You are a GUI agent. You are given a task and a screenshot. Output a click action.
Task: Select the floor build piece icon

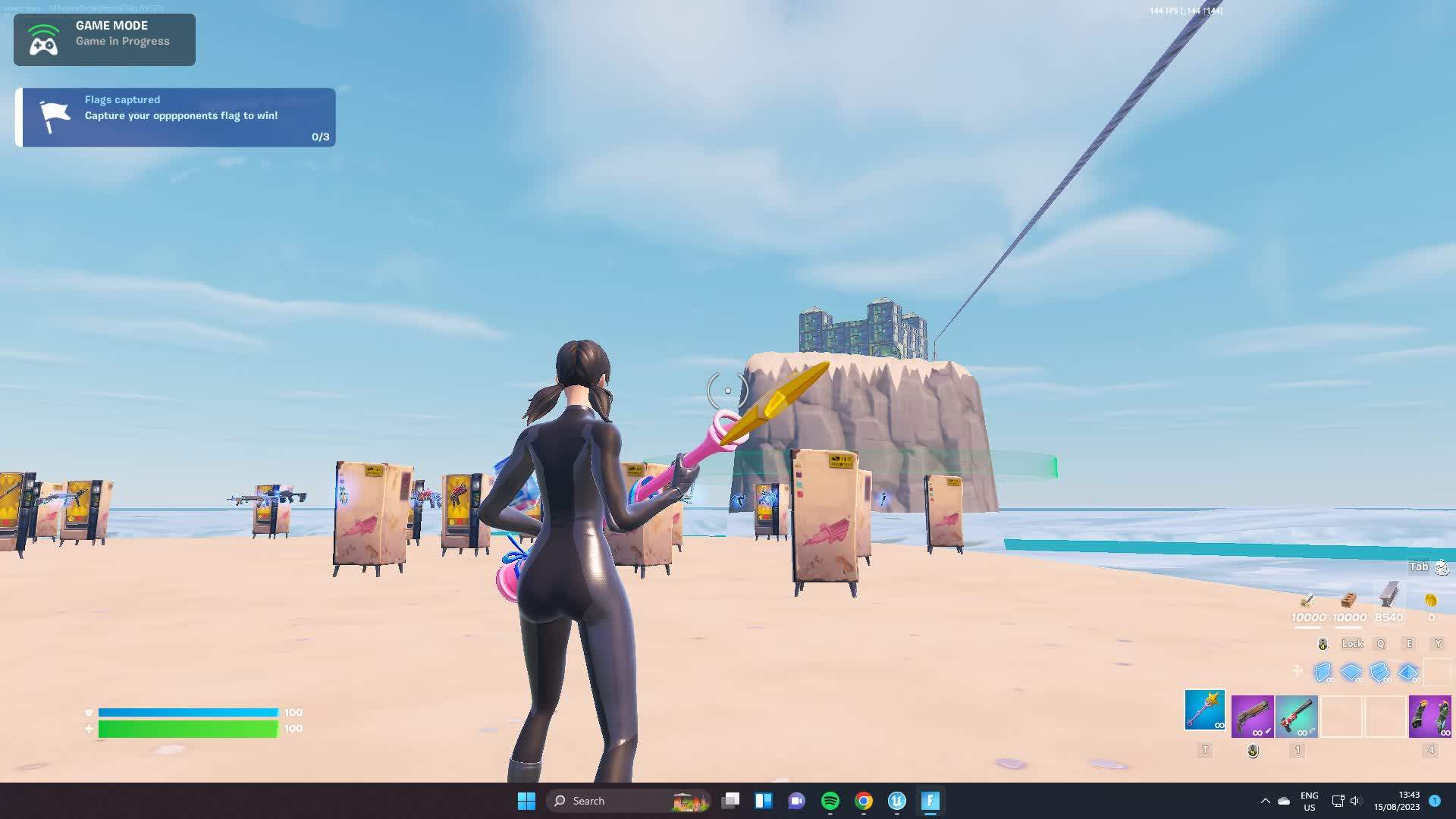(1351, 672)
